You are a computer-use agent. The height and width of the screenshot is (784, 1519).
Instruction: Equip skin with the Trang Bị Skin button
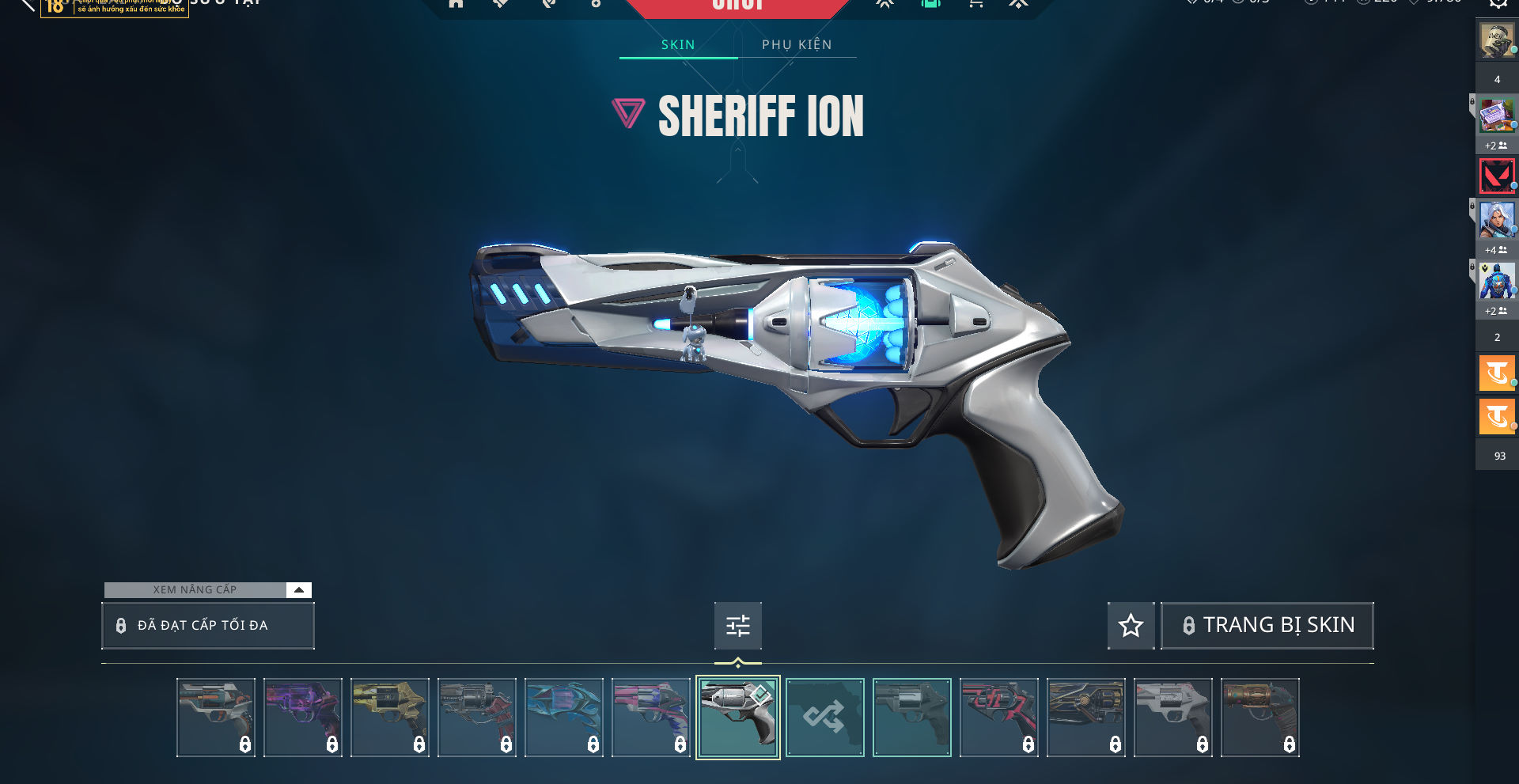(x=1267, y=626)
